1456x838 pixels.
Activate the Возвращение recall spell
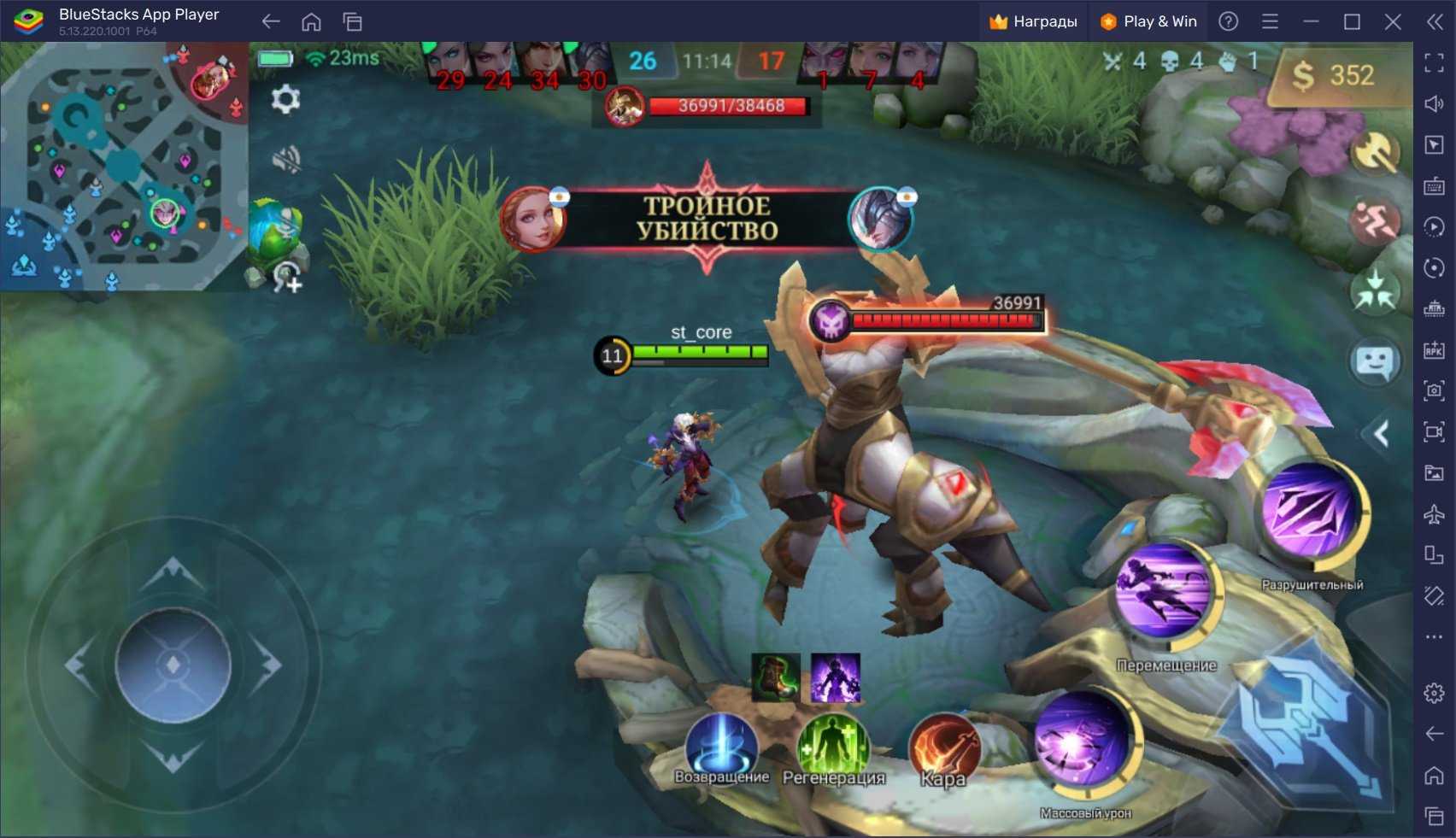[721, 746]
